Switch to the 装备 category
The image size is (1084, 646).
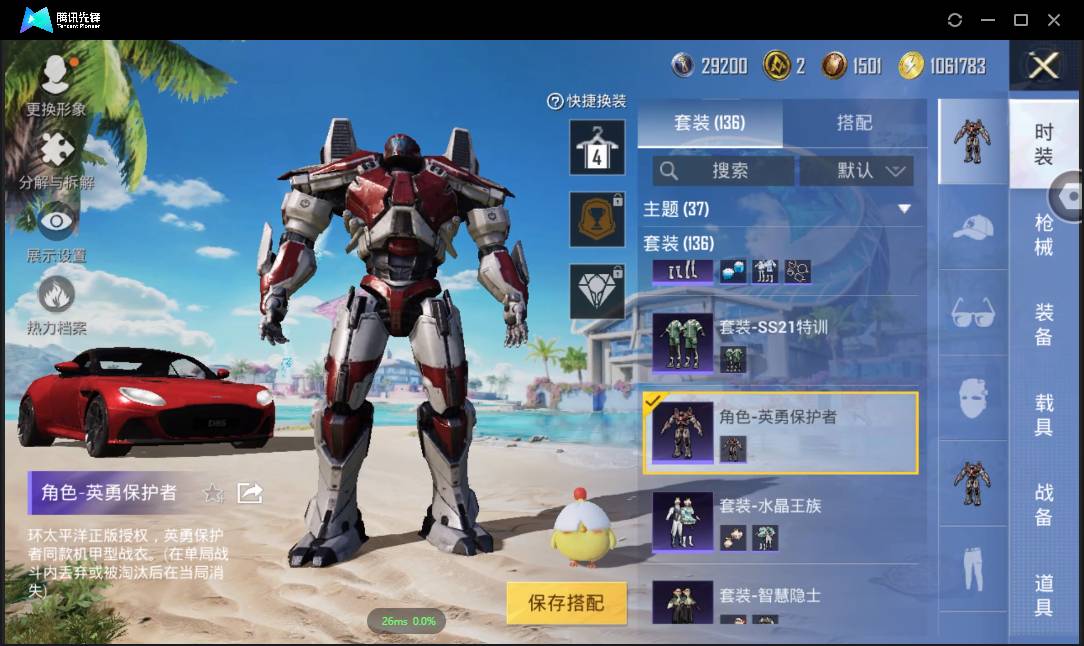[x=1044, y=325]
